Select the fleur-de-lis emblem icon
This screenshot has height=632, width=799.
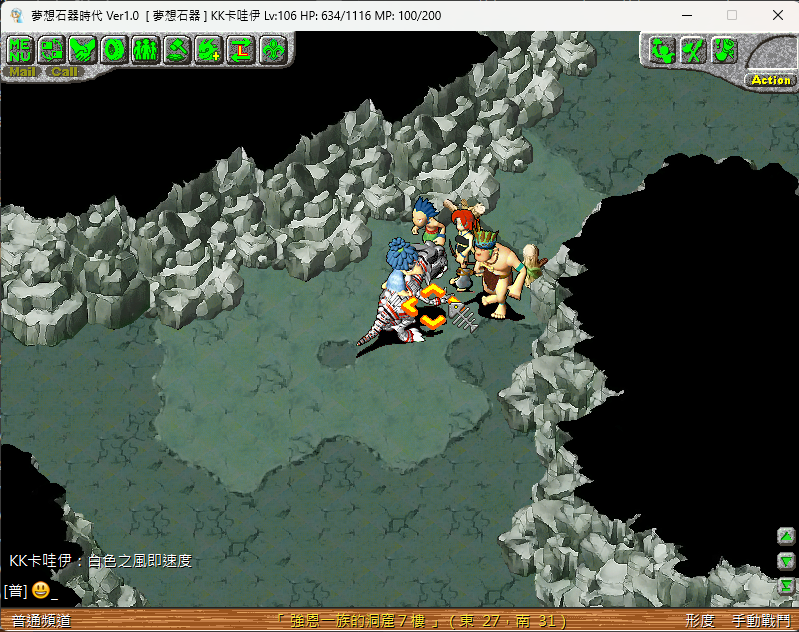(271, 48)
